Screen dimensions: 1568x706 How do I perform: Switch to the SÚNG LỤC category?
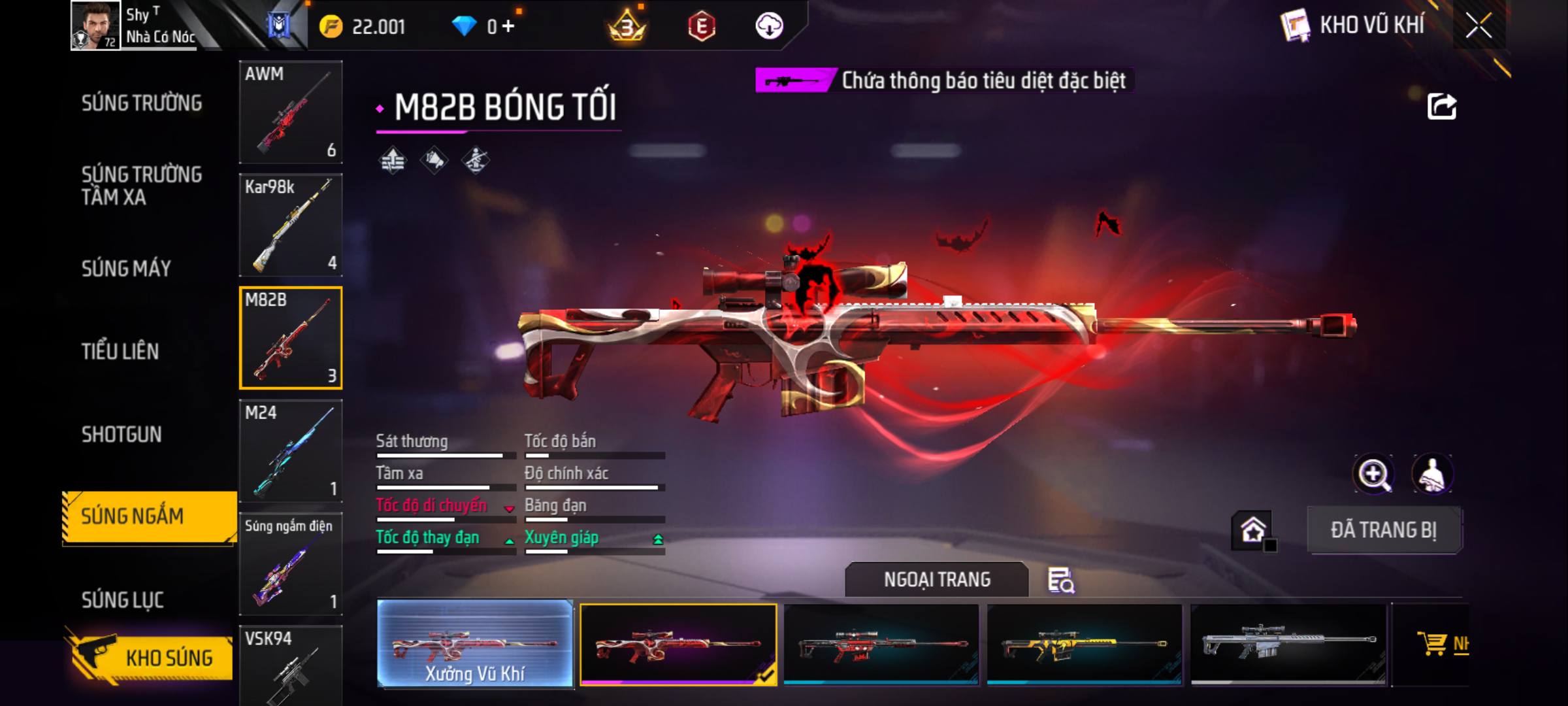click(x=122, y=600)
